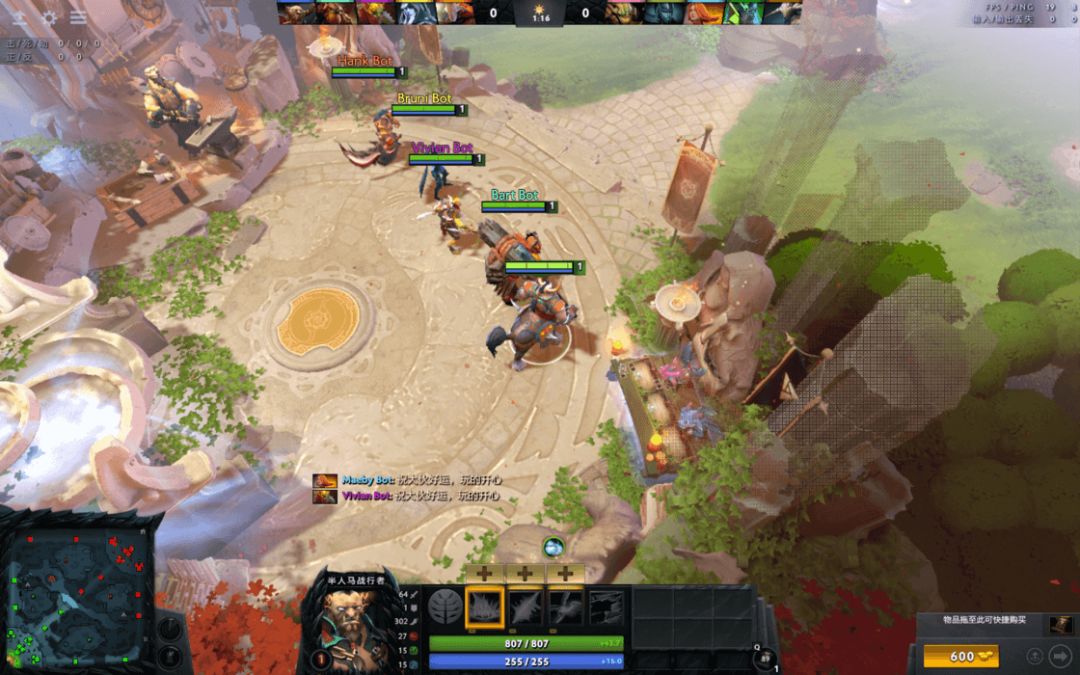Level up the first ability with its plus button
1080x675 pixels.
(x=485, y=574)
